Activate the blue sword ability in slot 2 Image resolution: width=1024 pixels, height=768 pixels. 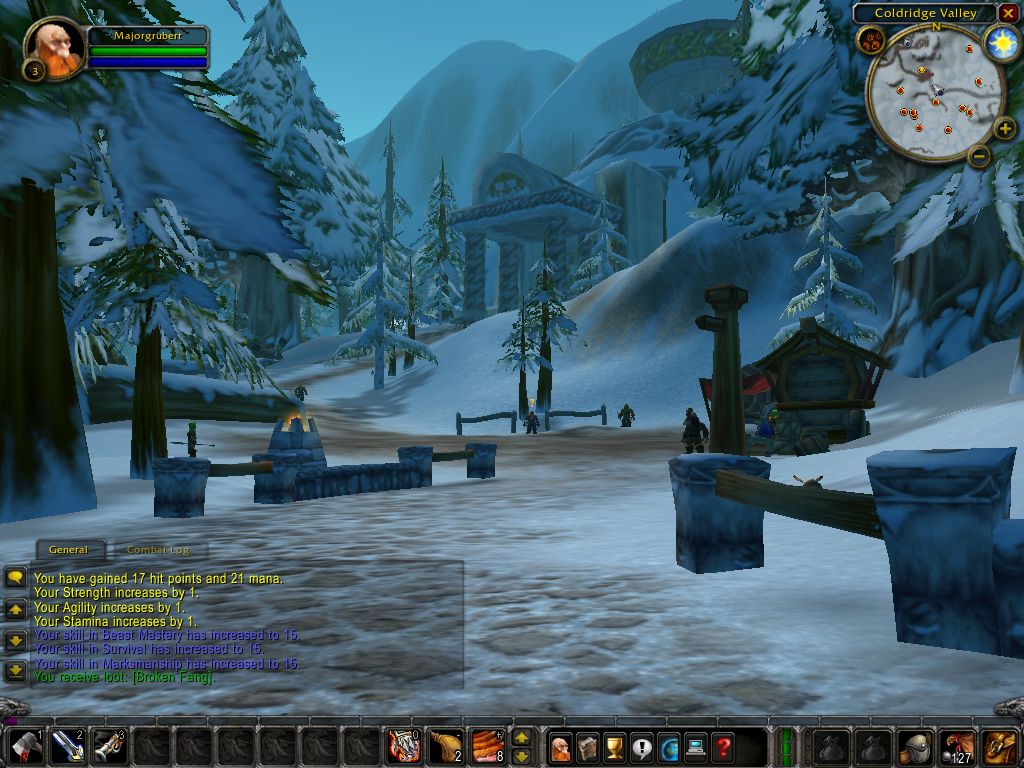pyautogui.click(x=67, y=746)
